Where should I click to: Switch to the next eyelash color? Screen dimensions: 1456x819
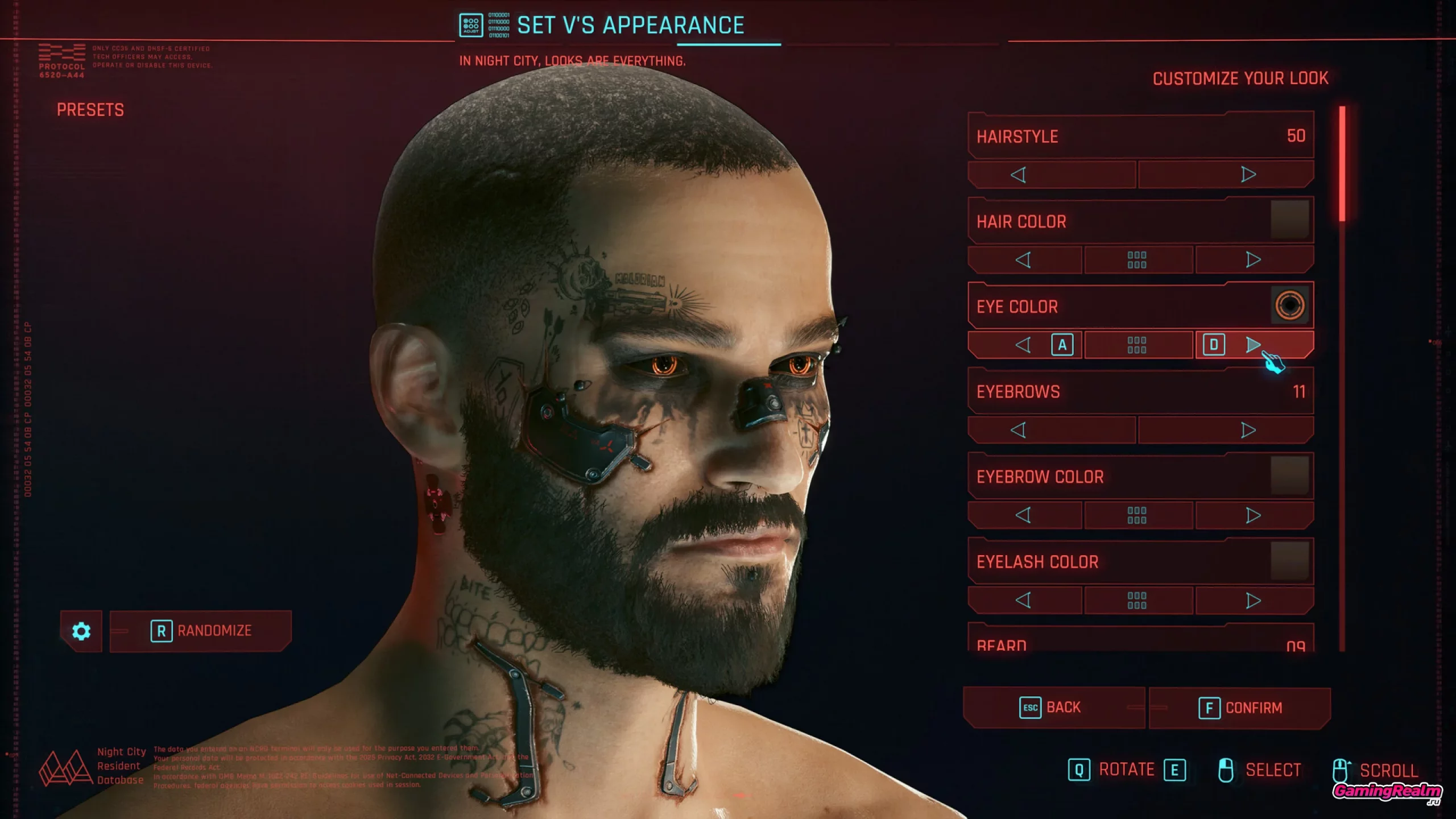(x=1253, y=600)
